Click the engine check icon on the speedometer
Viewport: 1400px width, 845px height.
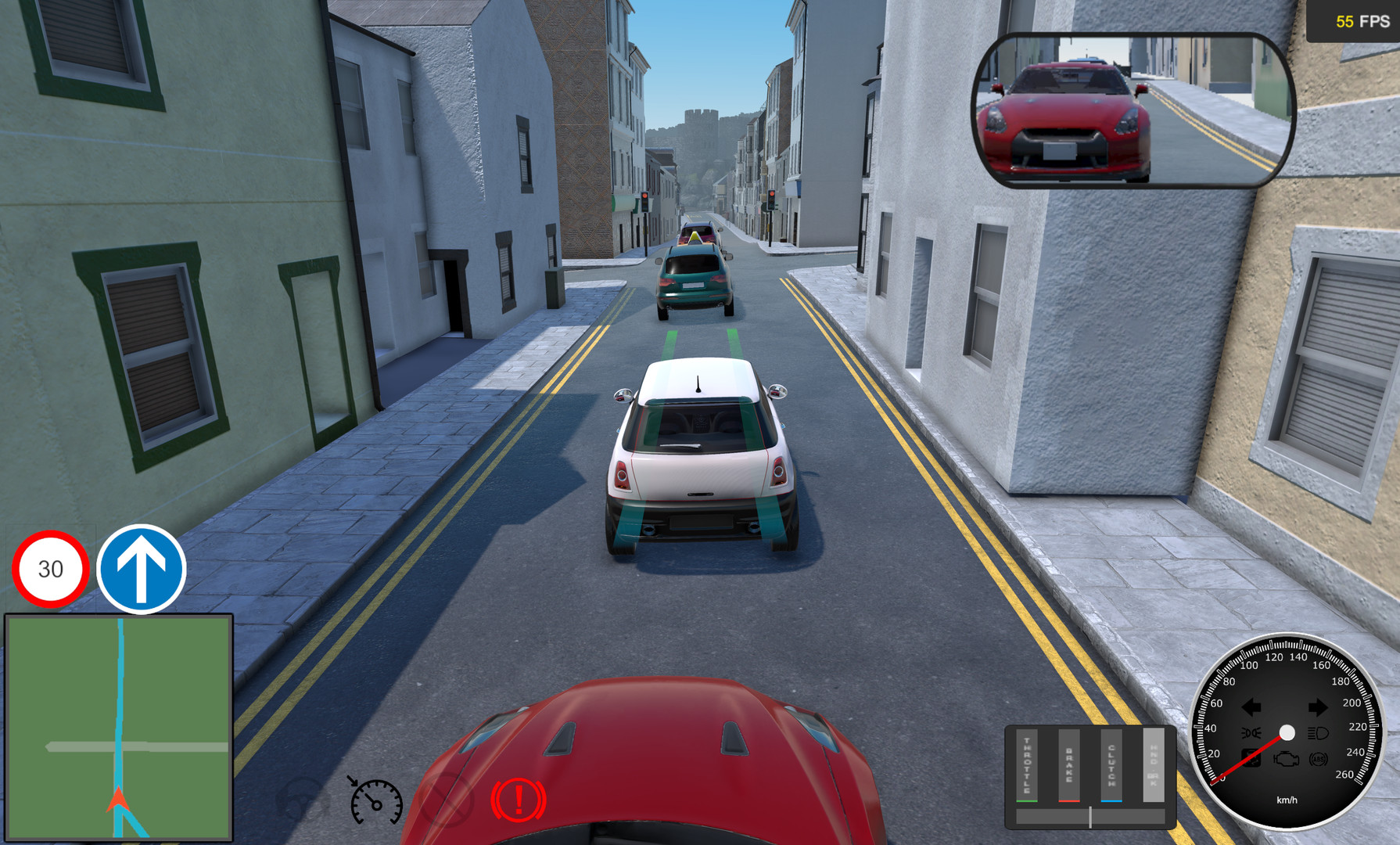coord(1287,759)
